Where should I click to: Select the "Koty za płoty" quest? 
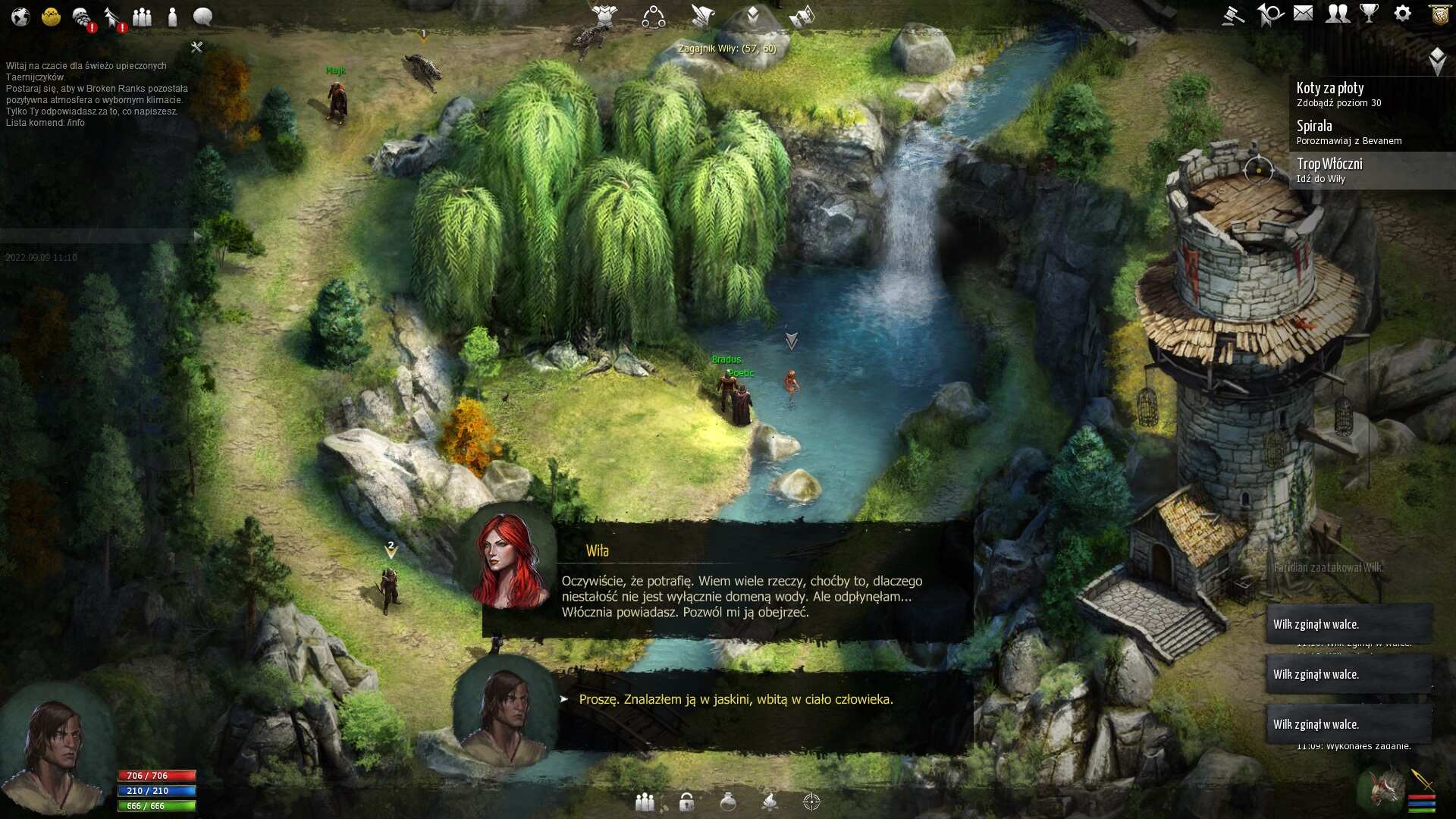click(x=1338, y=94)
